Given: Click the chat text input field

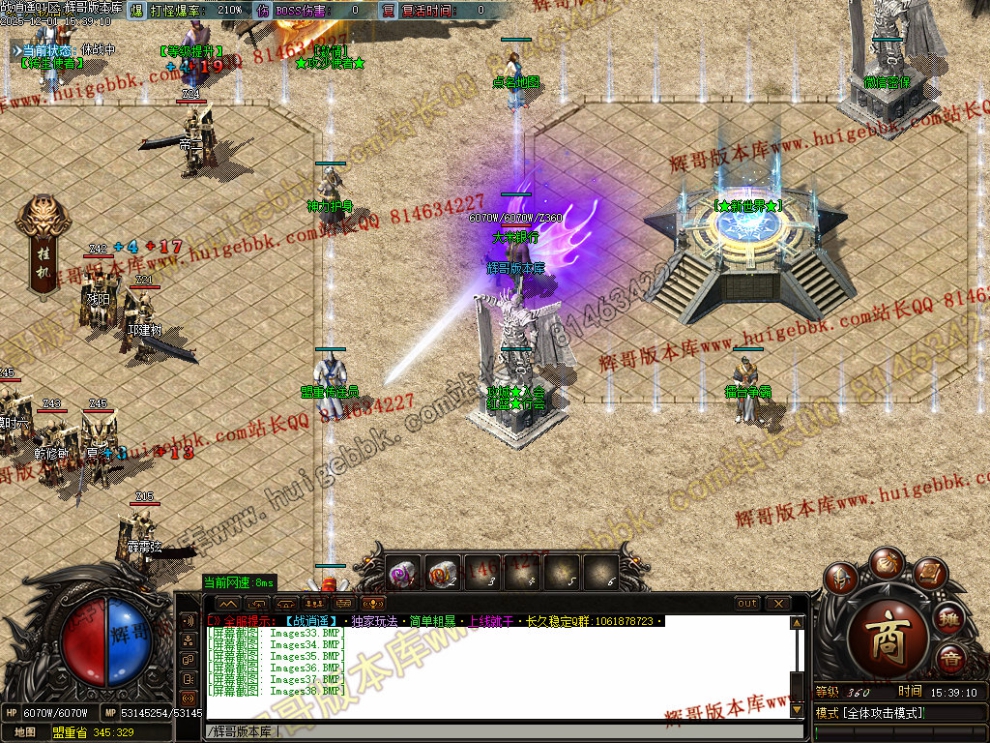Looking at the screenshot, I should click(x=500, y=732).
